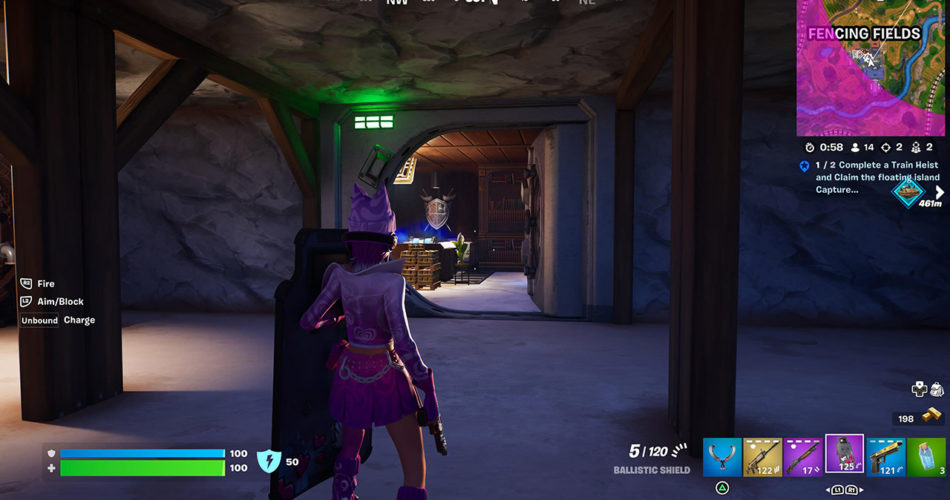Select the Ballistic Shield slot
Viewport: 950px width, 500px height.
click(x=844, y=454)
